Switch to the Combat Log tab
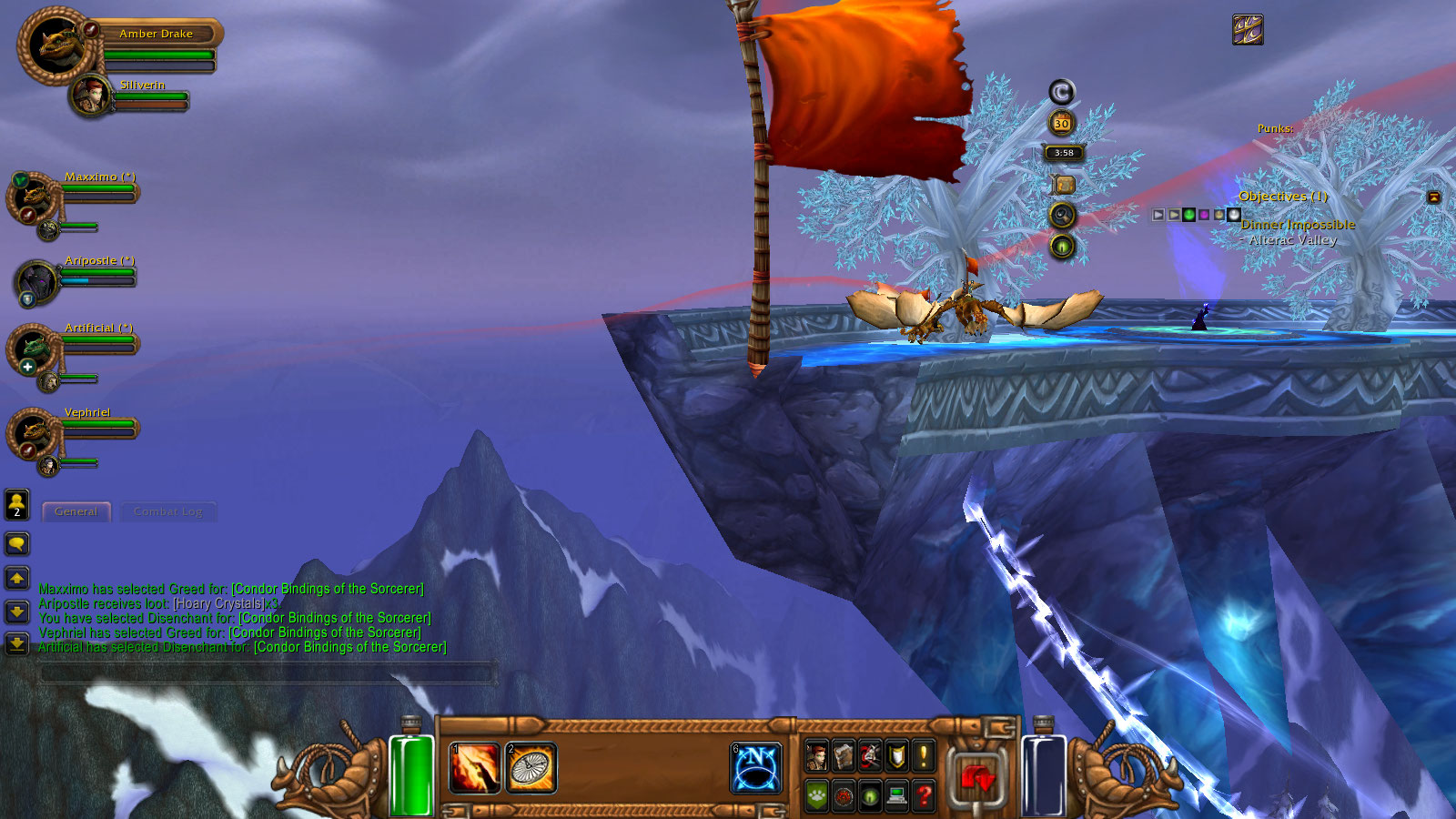This screenshot has height=819, width=1456. coord(167,511)
